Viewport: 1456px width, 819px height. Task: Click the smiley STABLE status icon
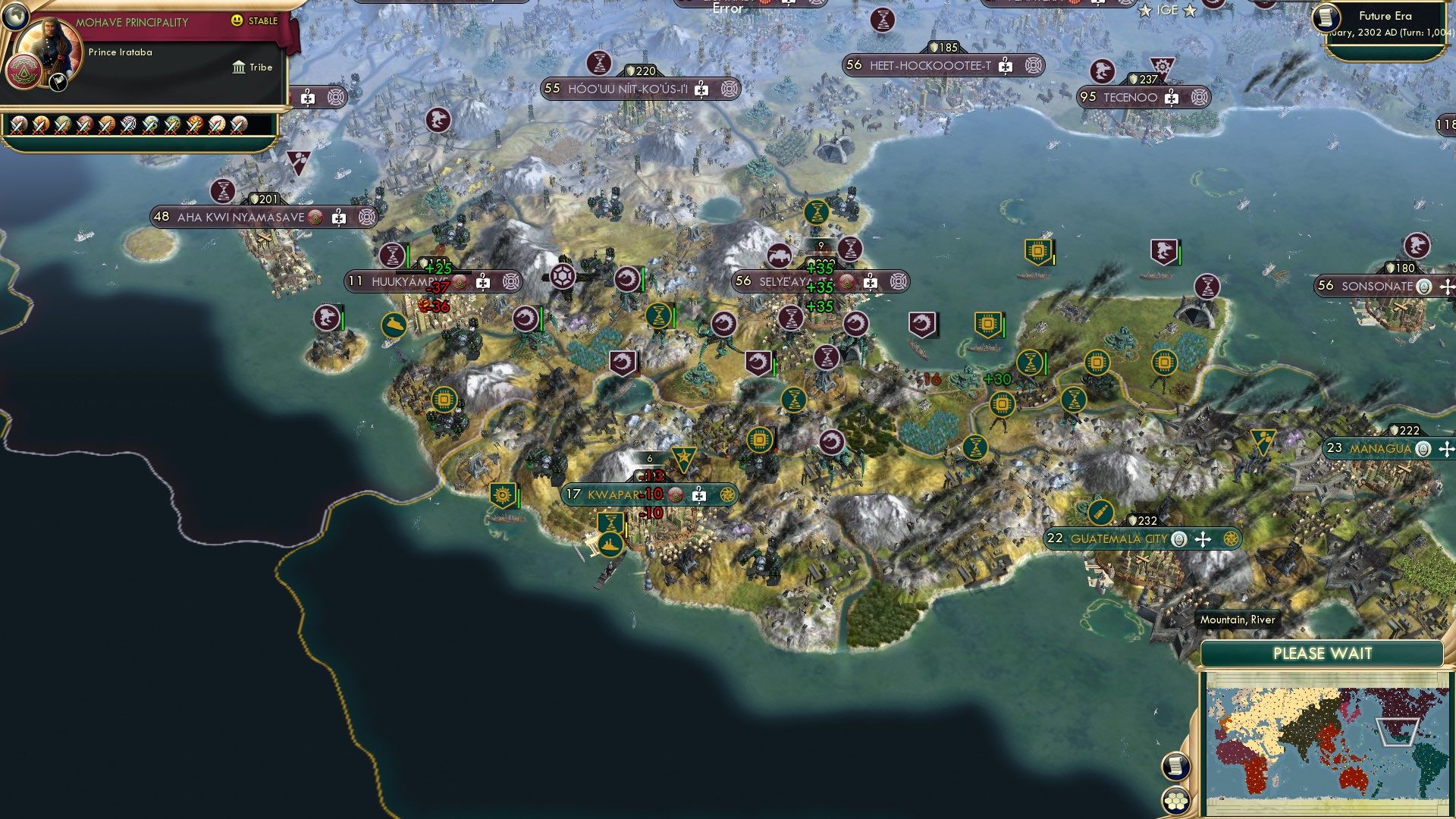point(236,20)
